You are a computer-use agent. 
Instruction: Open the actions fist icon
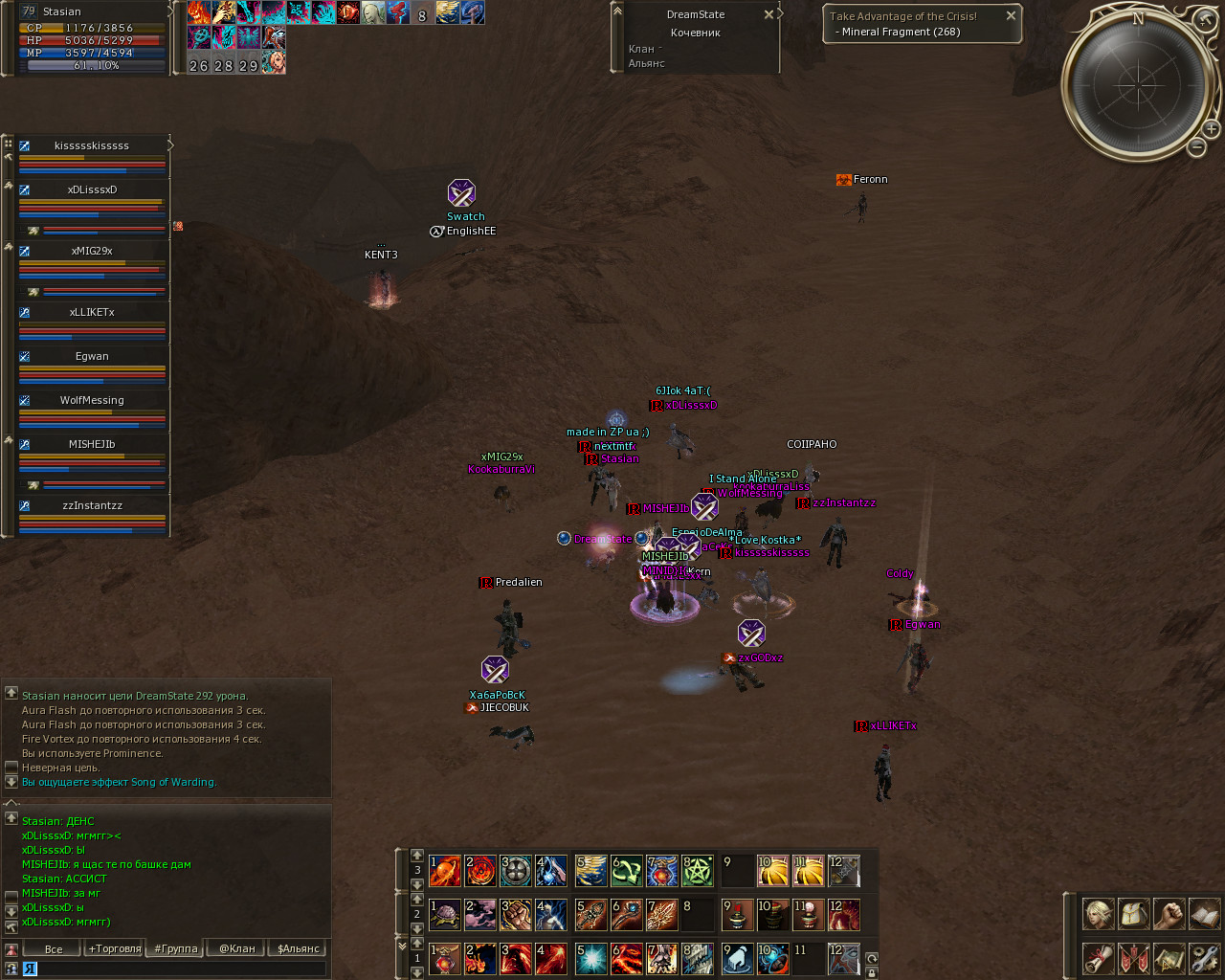click(1169, 914)
